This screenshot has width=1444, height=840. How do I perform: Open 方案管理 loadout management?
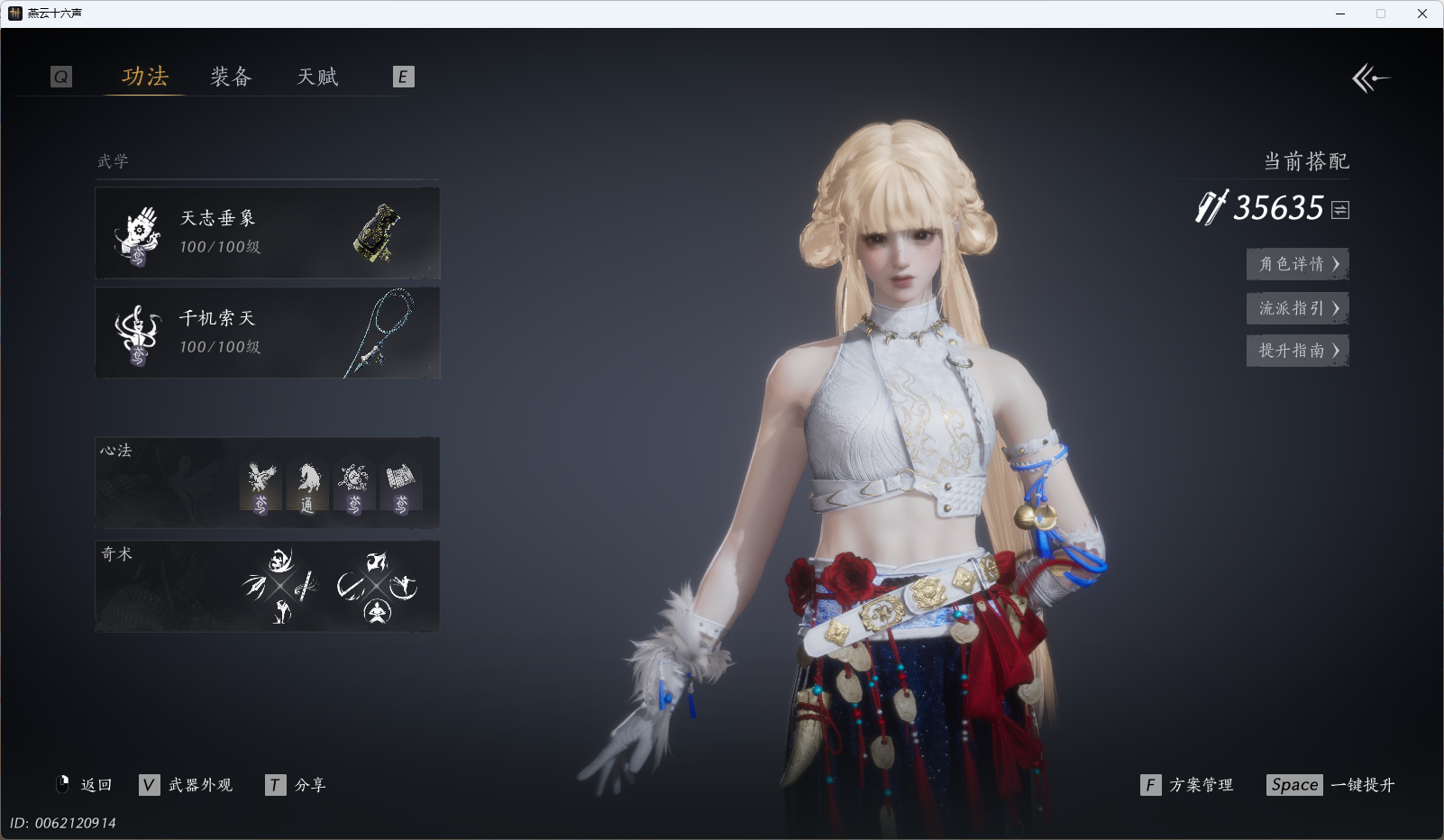[x=1187, y=785]
